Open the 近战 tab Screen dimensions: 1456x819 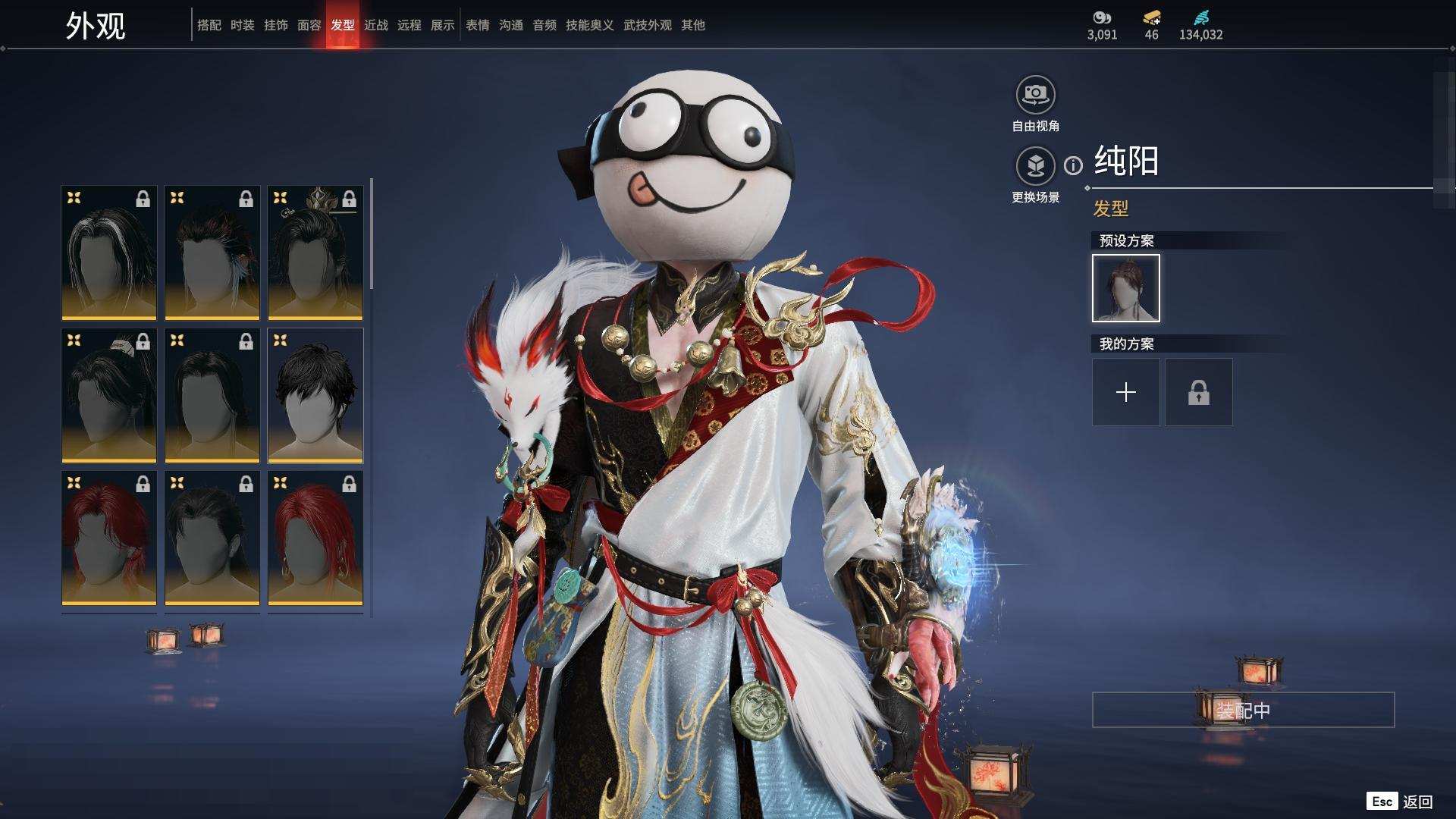click(375, 25)
